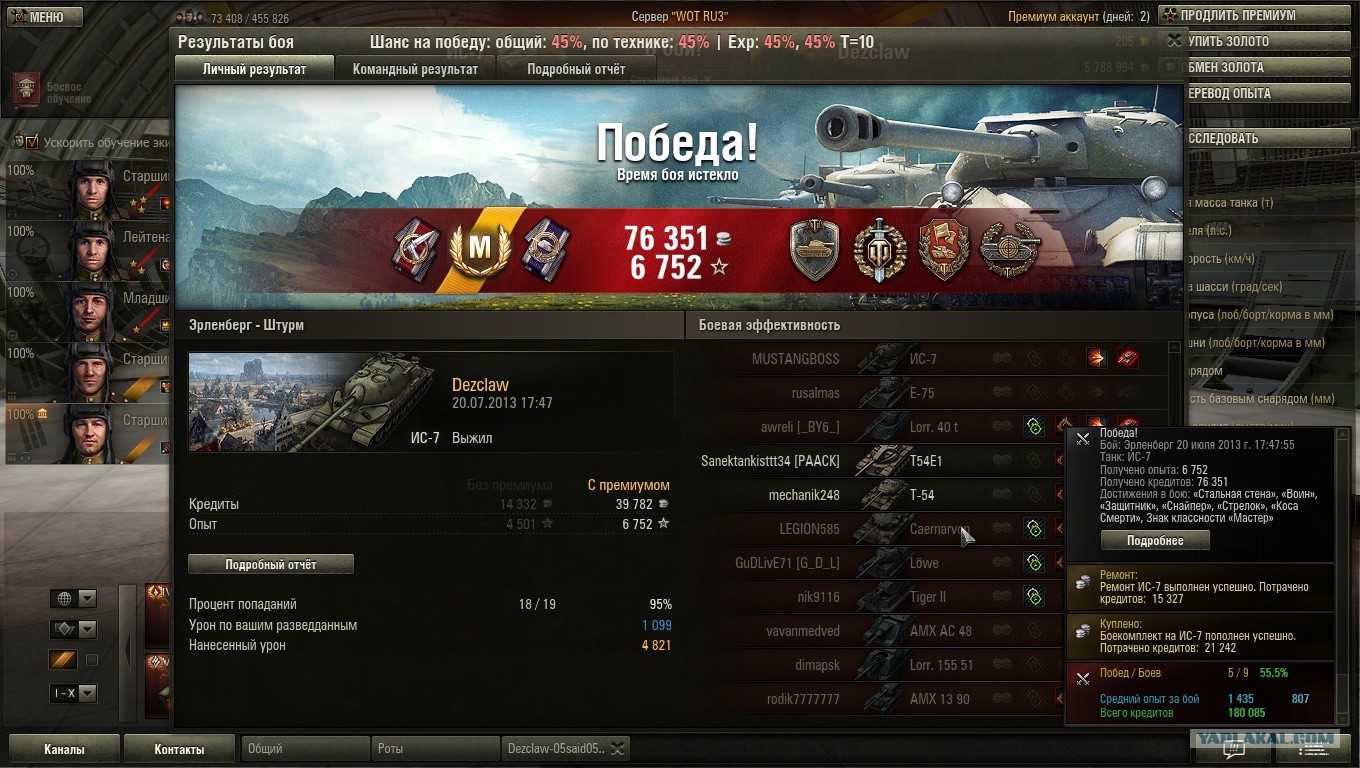Screen dimensions: 1360x768
Task: Open the МЕНЮ button
Action: (x=45, y=17)
